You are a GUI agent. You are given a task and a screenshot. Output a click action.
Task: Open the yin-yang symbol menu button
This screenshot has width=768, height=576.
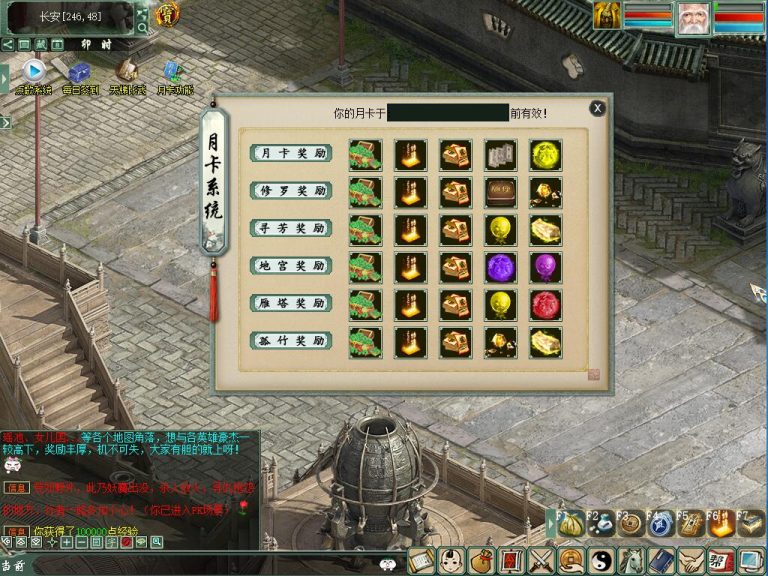point(601,561)
